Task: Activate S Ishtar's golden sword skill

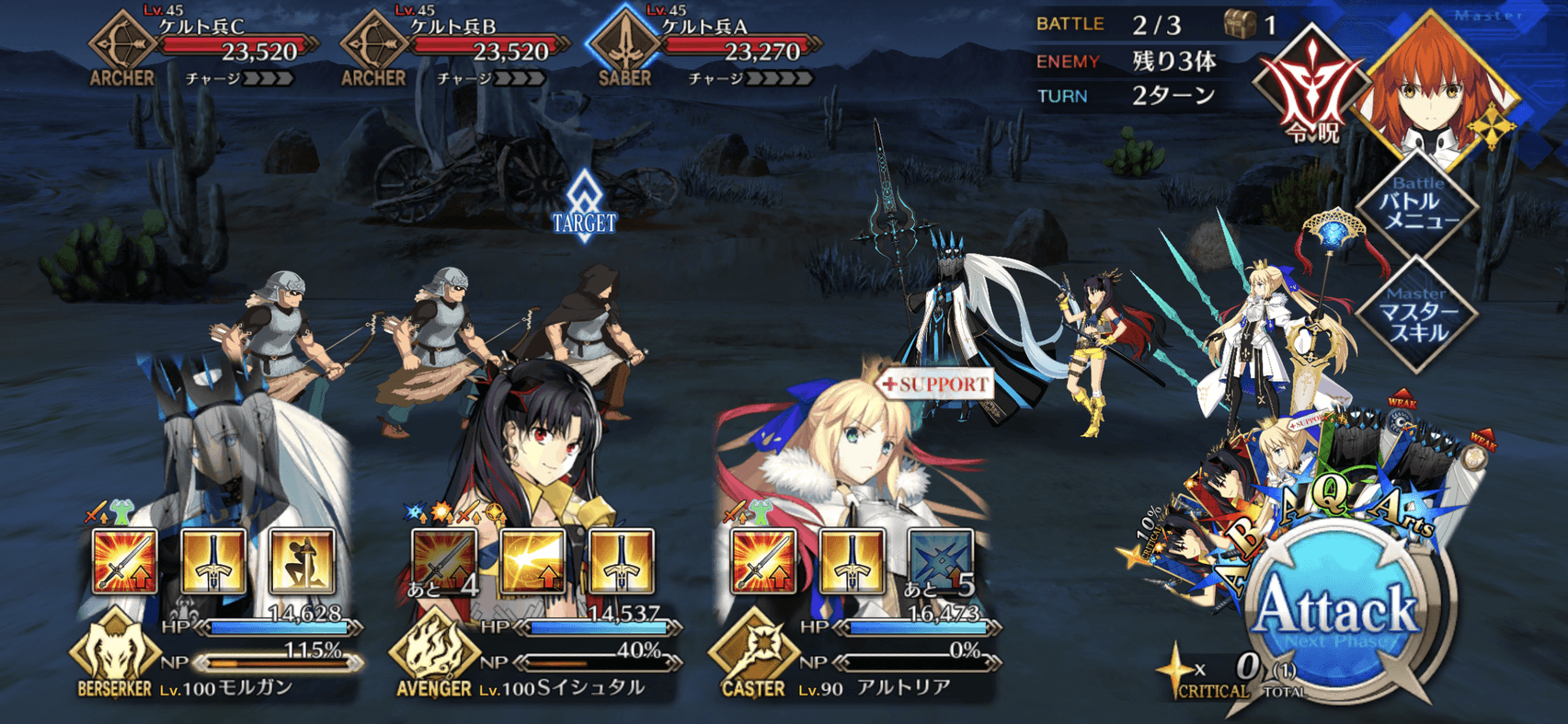Action: [x=621, y=560]
